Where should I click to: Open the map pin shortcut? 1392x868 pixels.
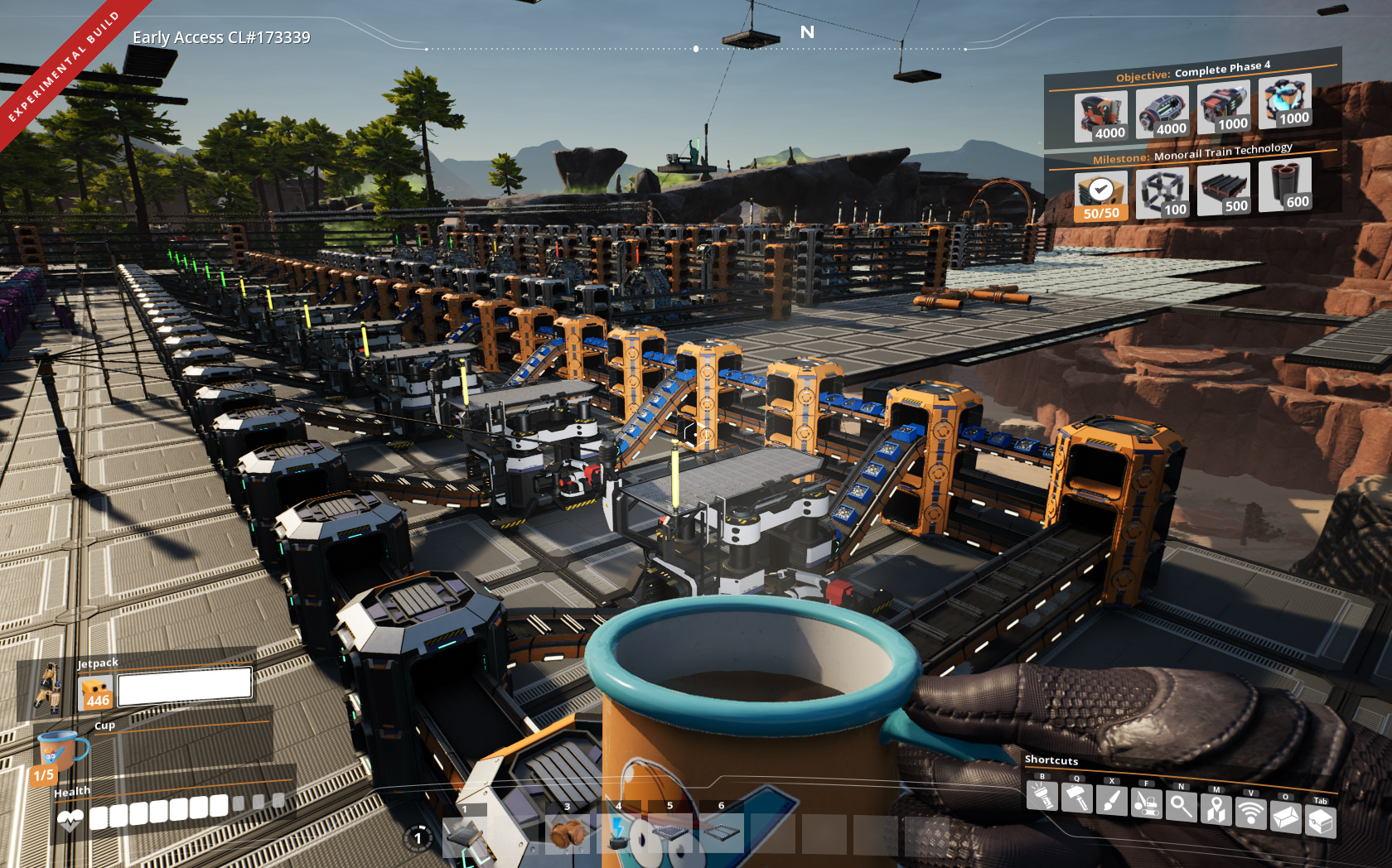tap(1216, 808)
